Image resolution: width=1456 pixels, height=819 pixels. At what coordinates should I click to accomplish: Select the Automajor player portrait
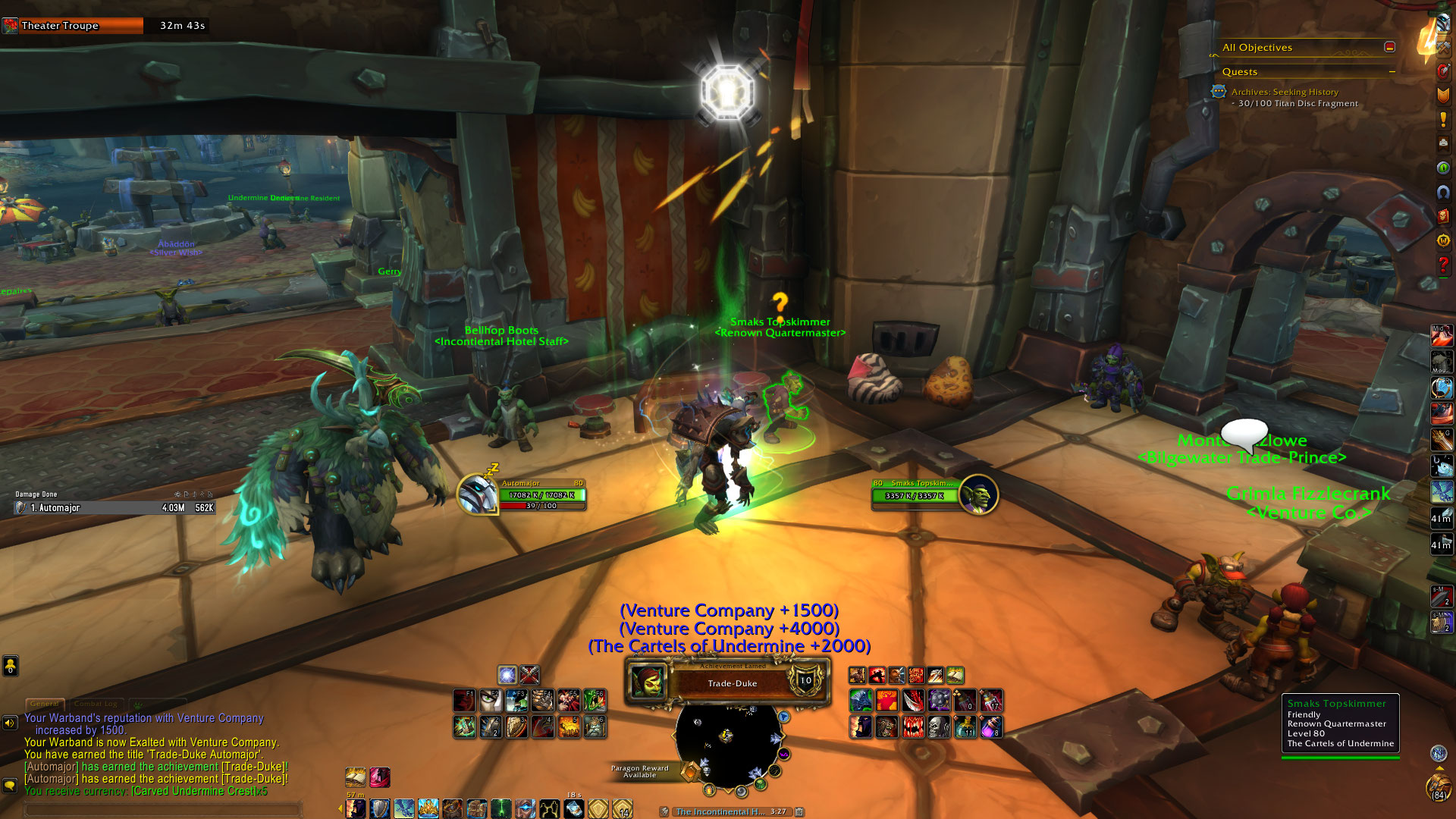pos(478,494)
